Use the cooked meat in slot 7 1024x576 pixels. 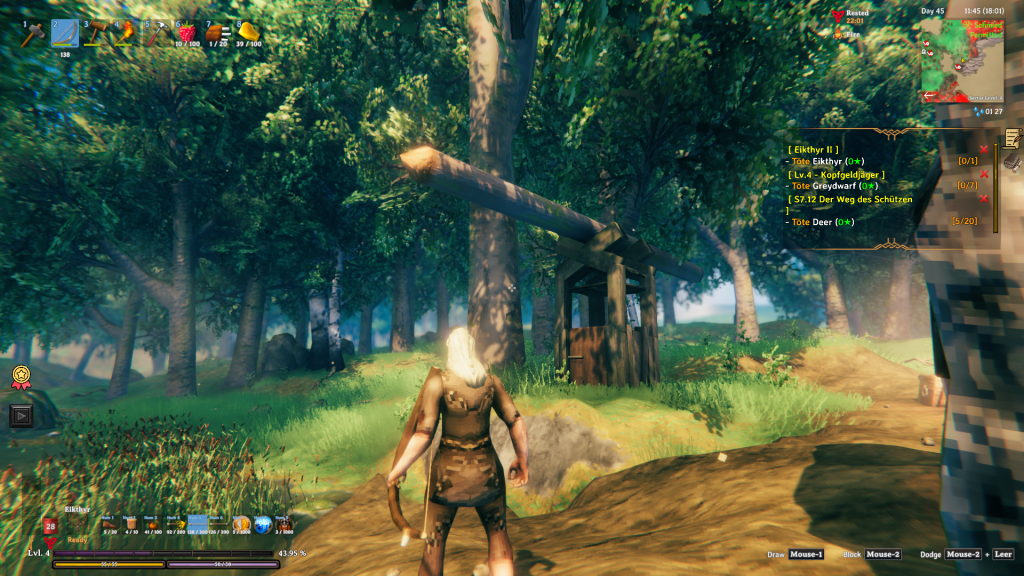217,33
